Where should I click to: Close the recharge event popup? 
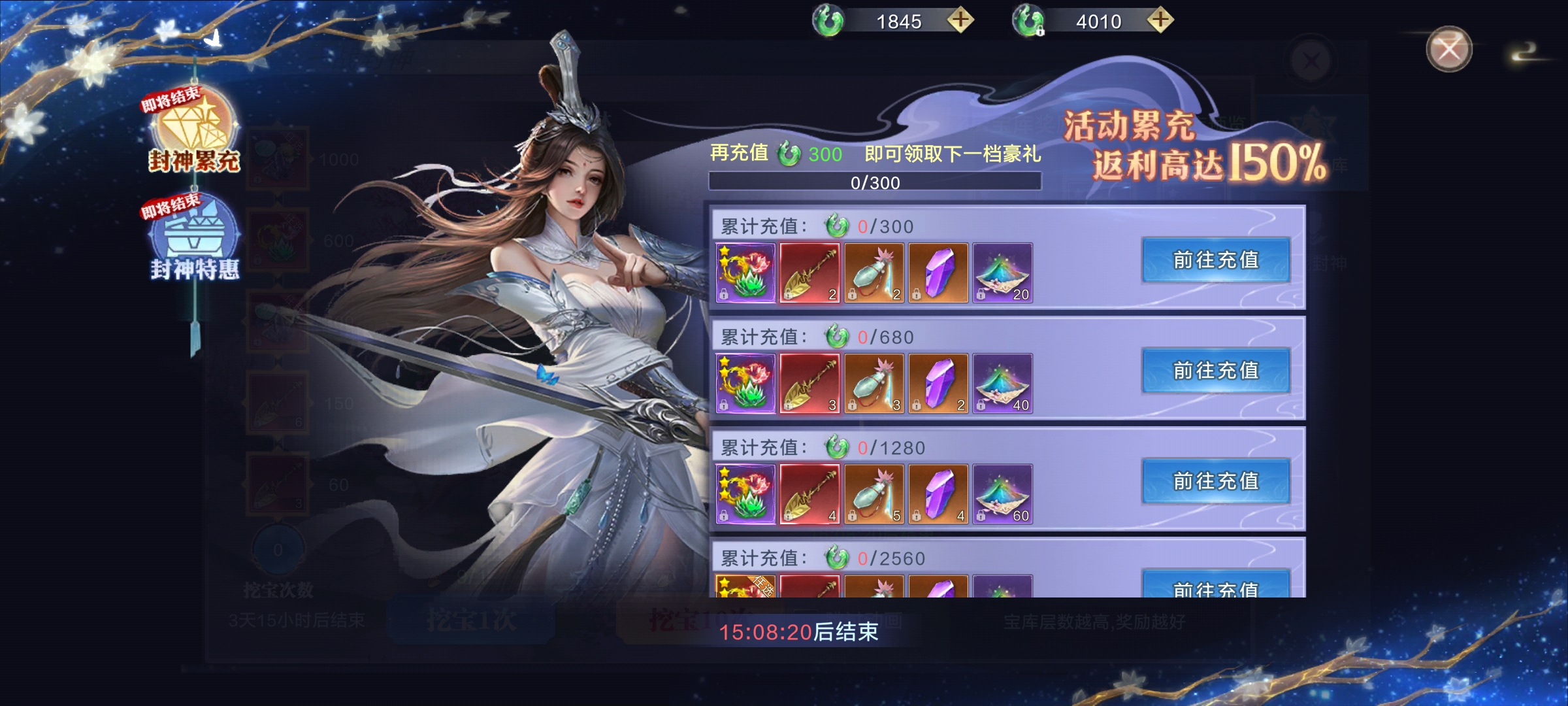(1448, 49)
